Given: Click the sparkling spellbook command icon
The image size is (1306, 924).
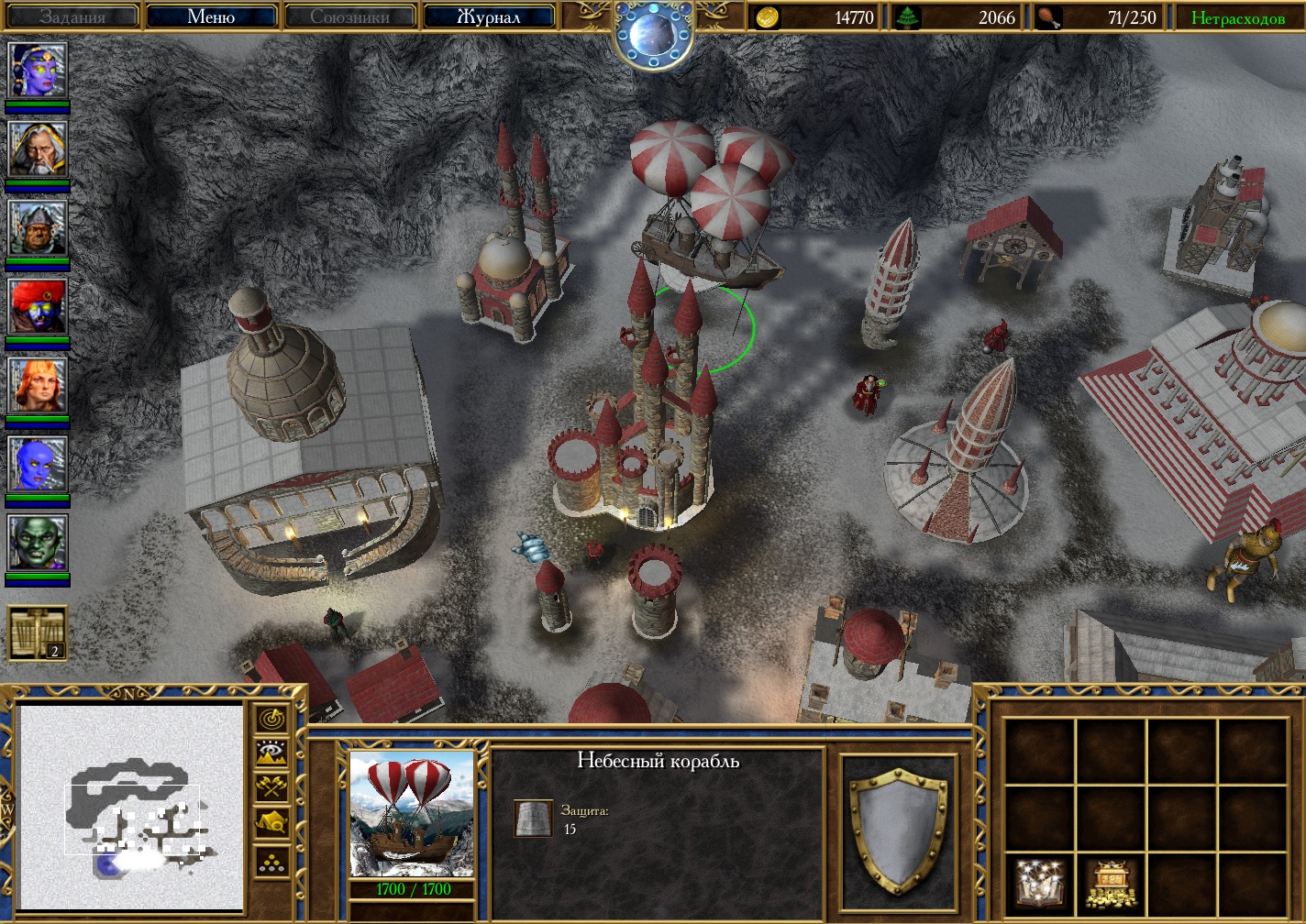Looking at the screenshot, I should [1039, 882].
